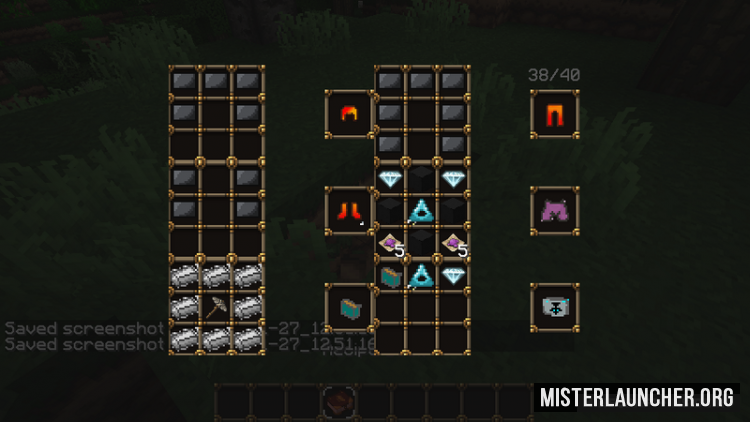Viewport: 750px width, 422px height.
Task: Choose the purple chestplate slot
Action: 554,210
